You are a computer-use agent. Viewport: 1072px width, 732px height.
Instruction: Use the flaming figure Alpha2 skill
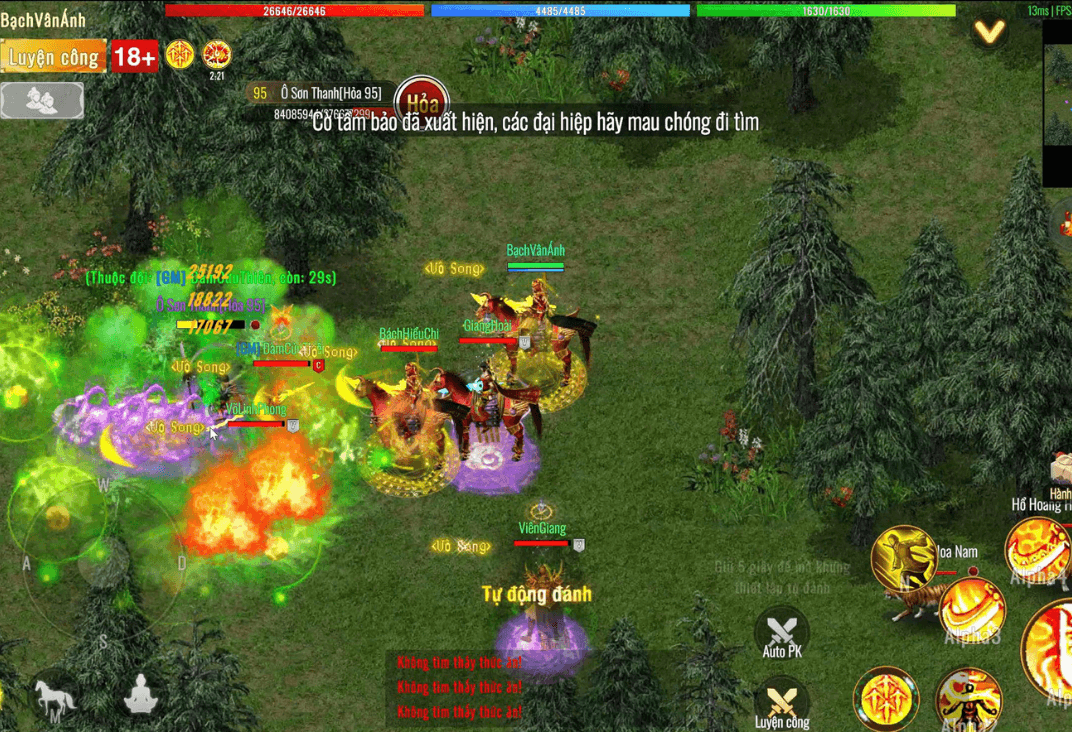coord(968,698)
